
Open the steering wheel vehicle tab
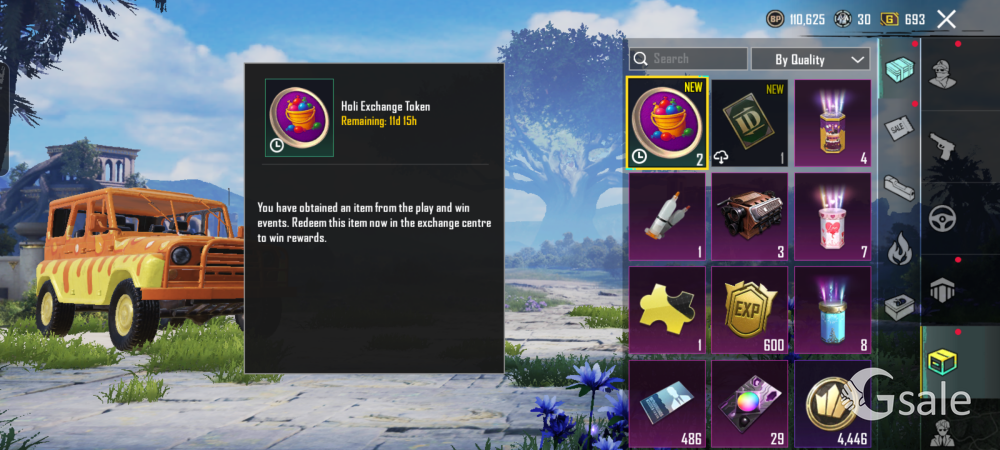944,219
